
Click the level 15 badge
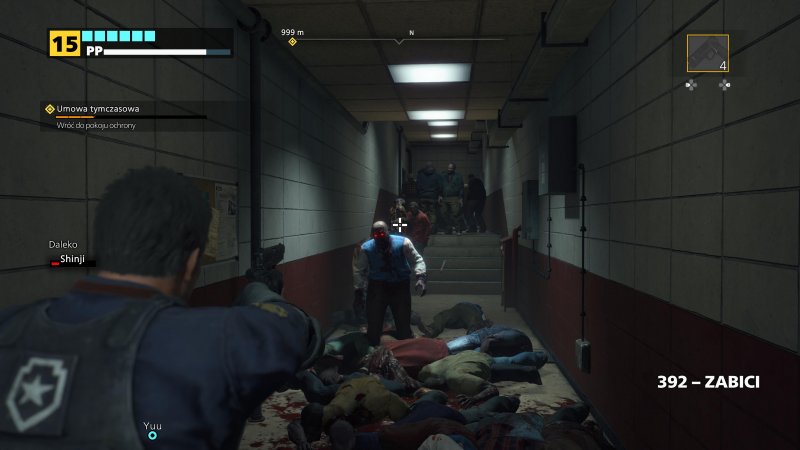click(x=63, y=44)
